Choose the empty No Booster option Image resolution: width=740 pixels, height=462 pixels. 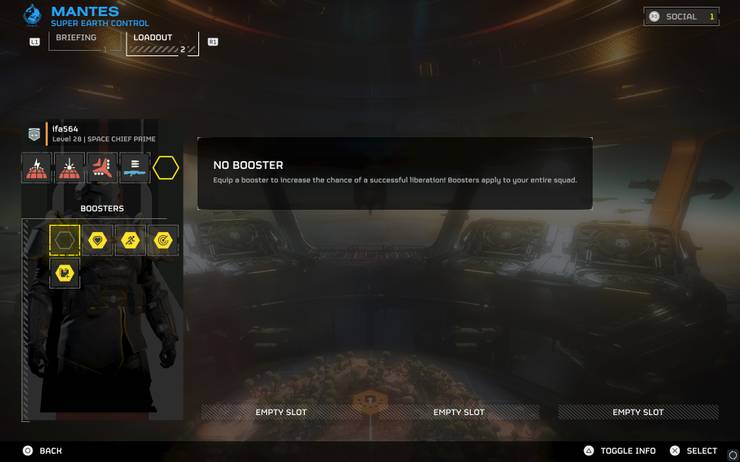(65, 239)
